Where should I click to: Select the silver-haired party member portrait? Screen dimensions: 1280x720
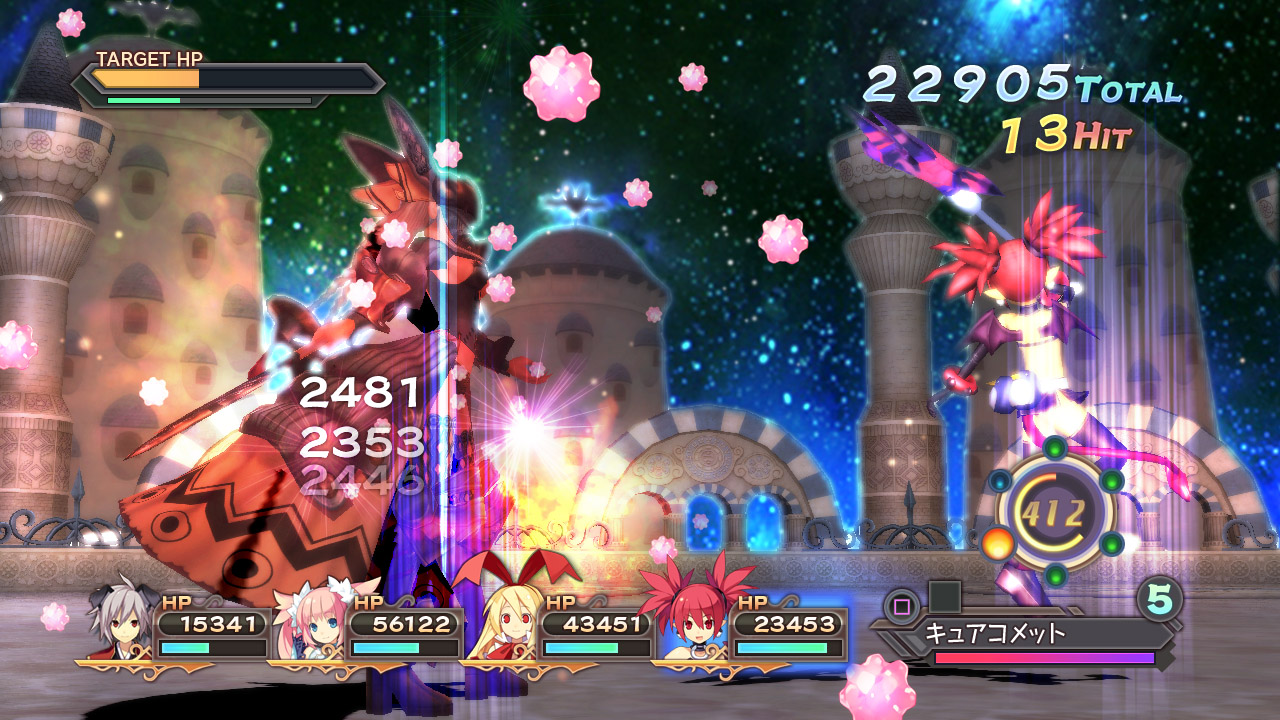coord(121,624)
